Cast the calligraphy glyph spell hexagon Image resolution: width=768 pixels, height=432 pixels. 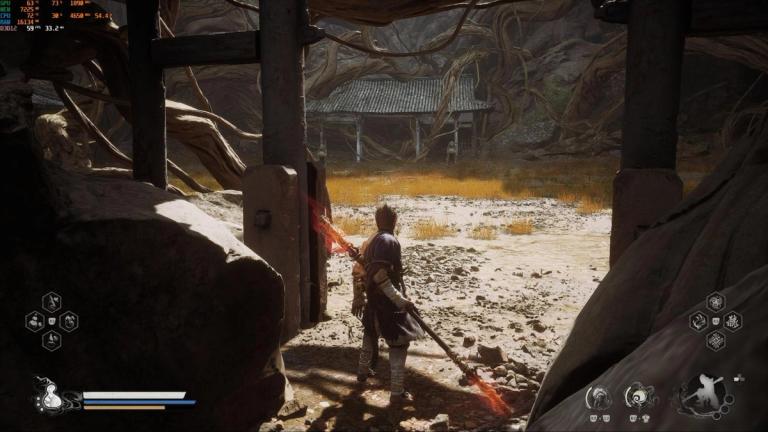732,321
